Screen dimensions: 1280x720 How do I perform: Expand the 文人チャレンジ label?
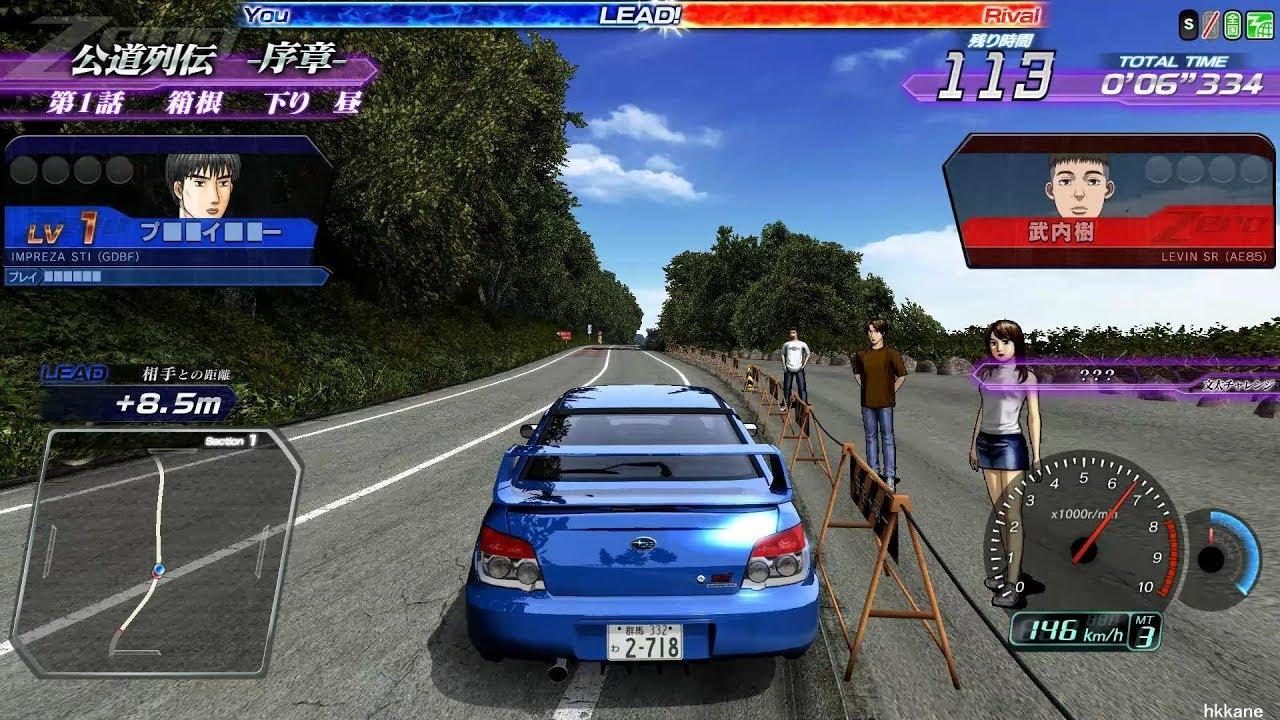click(x=1240, y=383)
